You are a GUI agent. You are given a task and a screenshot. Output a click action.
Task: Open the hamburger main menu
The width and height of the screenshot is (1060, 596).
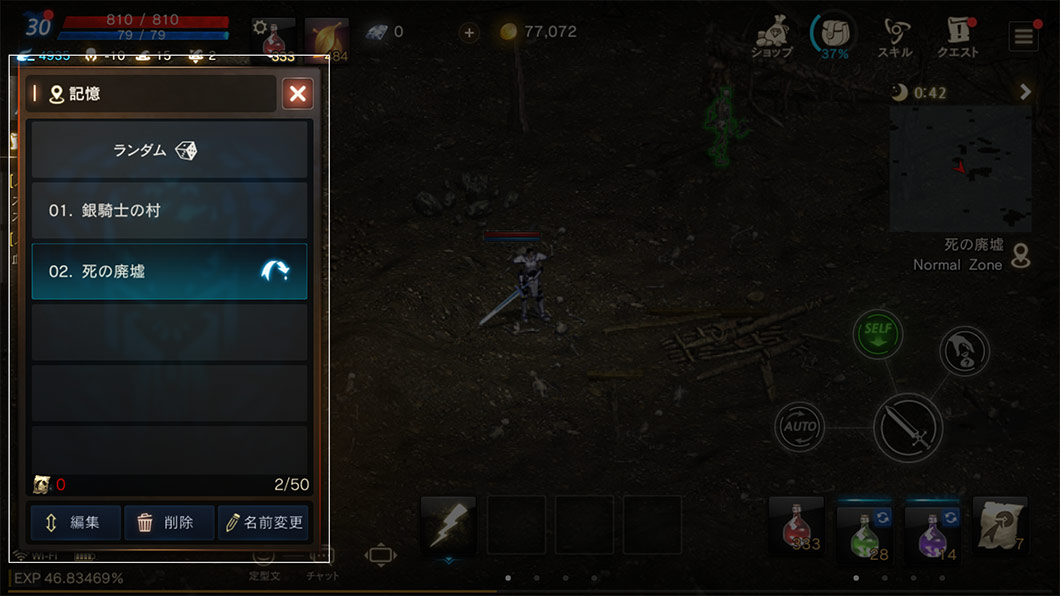tap(1023, 37)
